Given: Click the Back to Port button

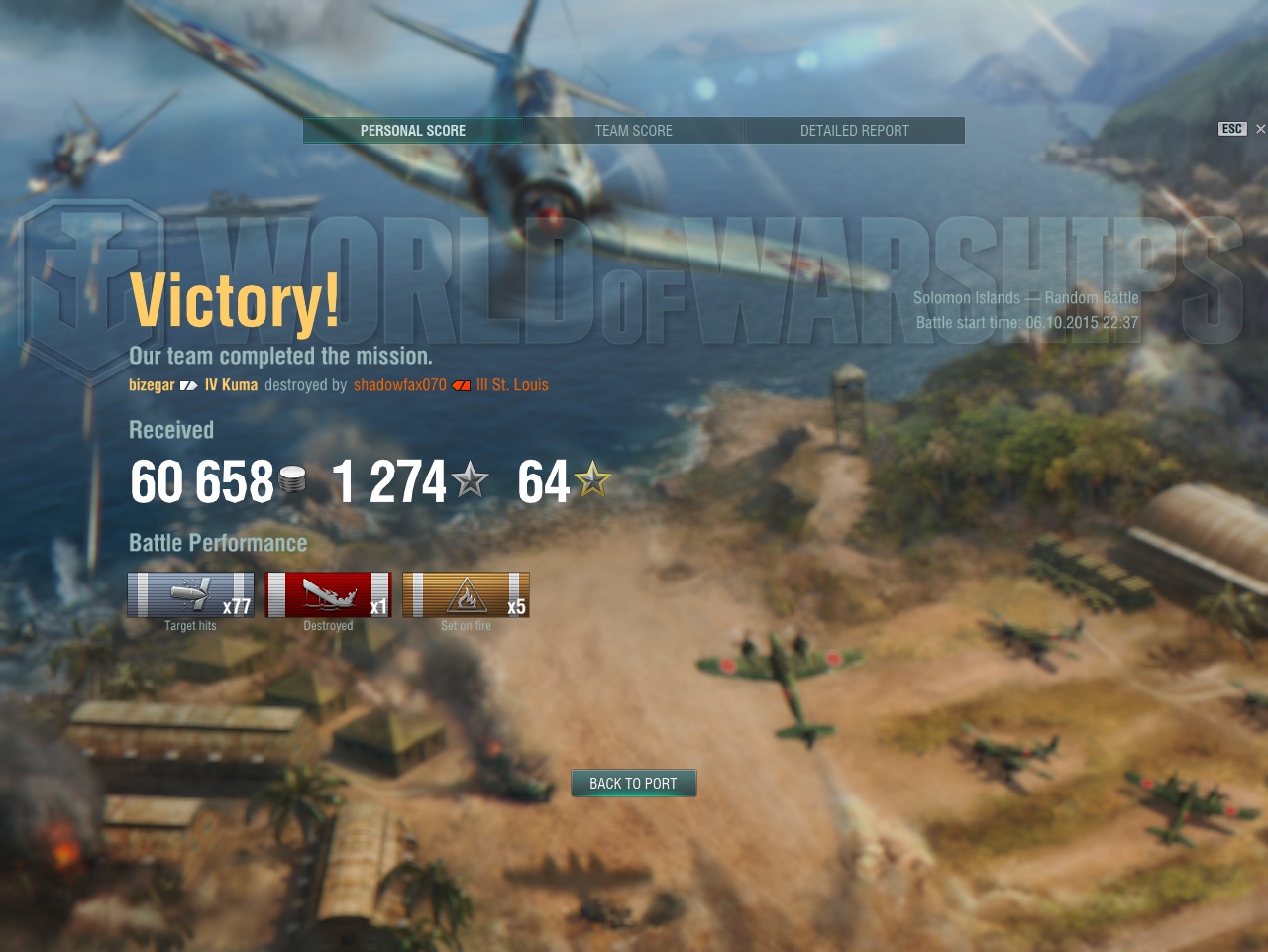Looking at the screenshot, I should [x=634, y=784].
